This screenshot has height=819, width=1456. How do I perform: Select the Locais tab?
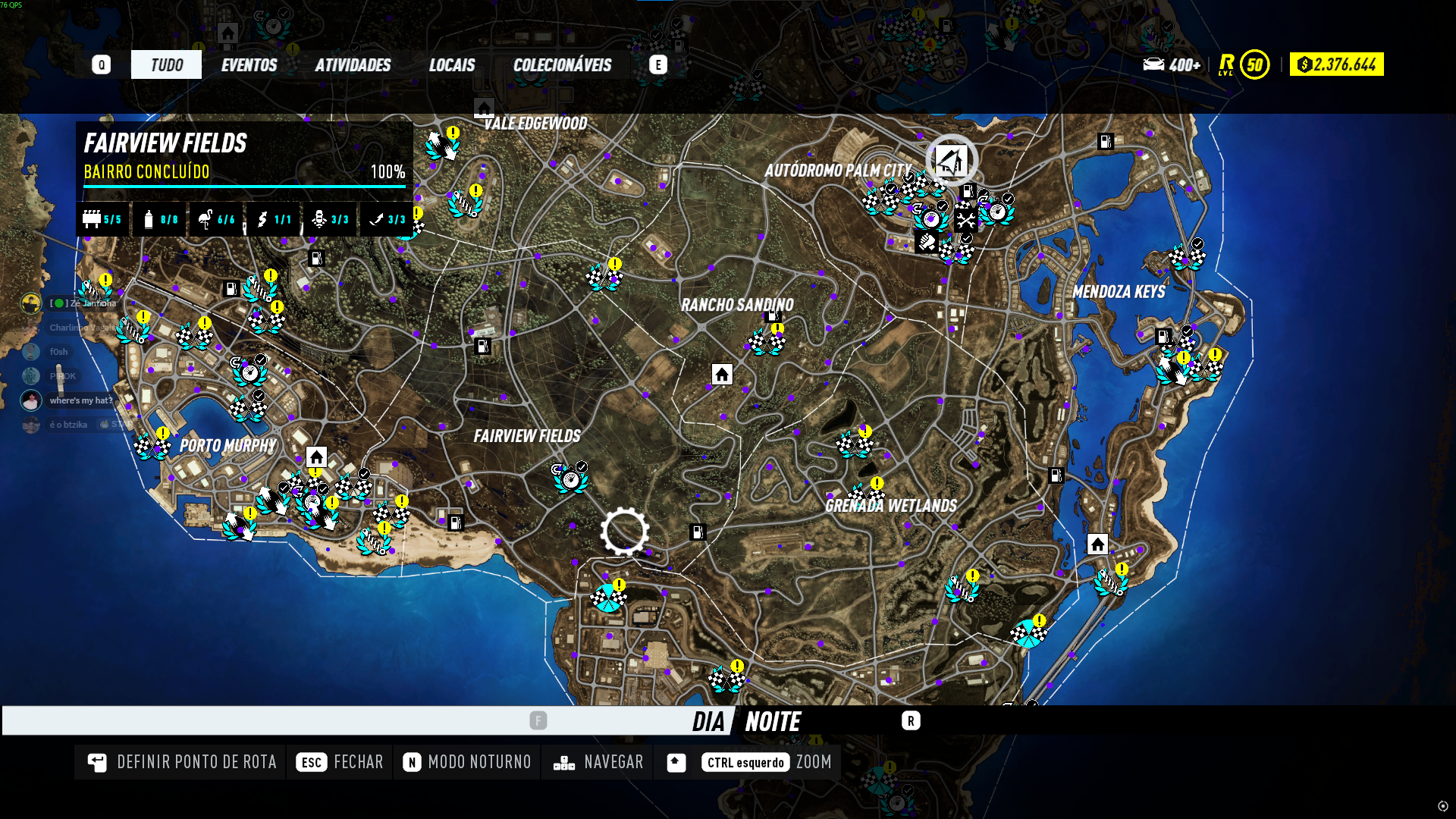pyautogui.click(x=452, y=65)
